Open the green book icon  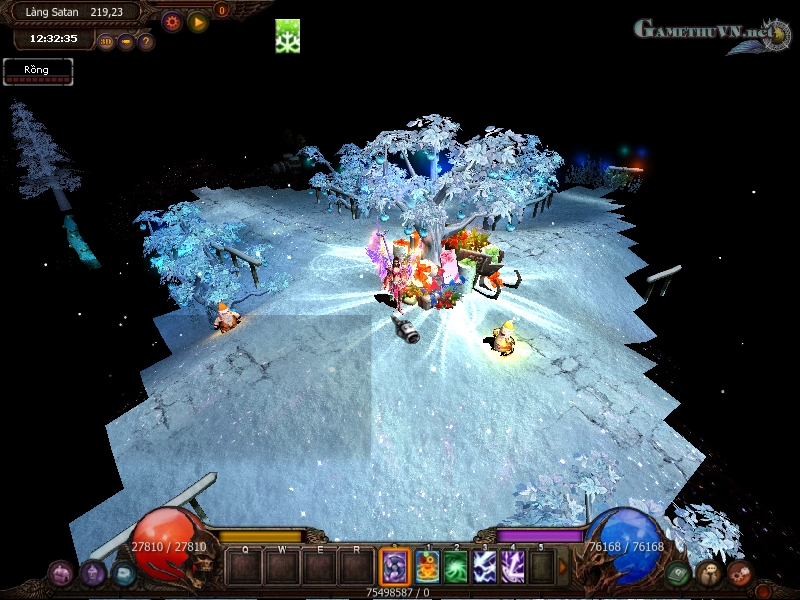[679, 573]
